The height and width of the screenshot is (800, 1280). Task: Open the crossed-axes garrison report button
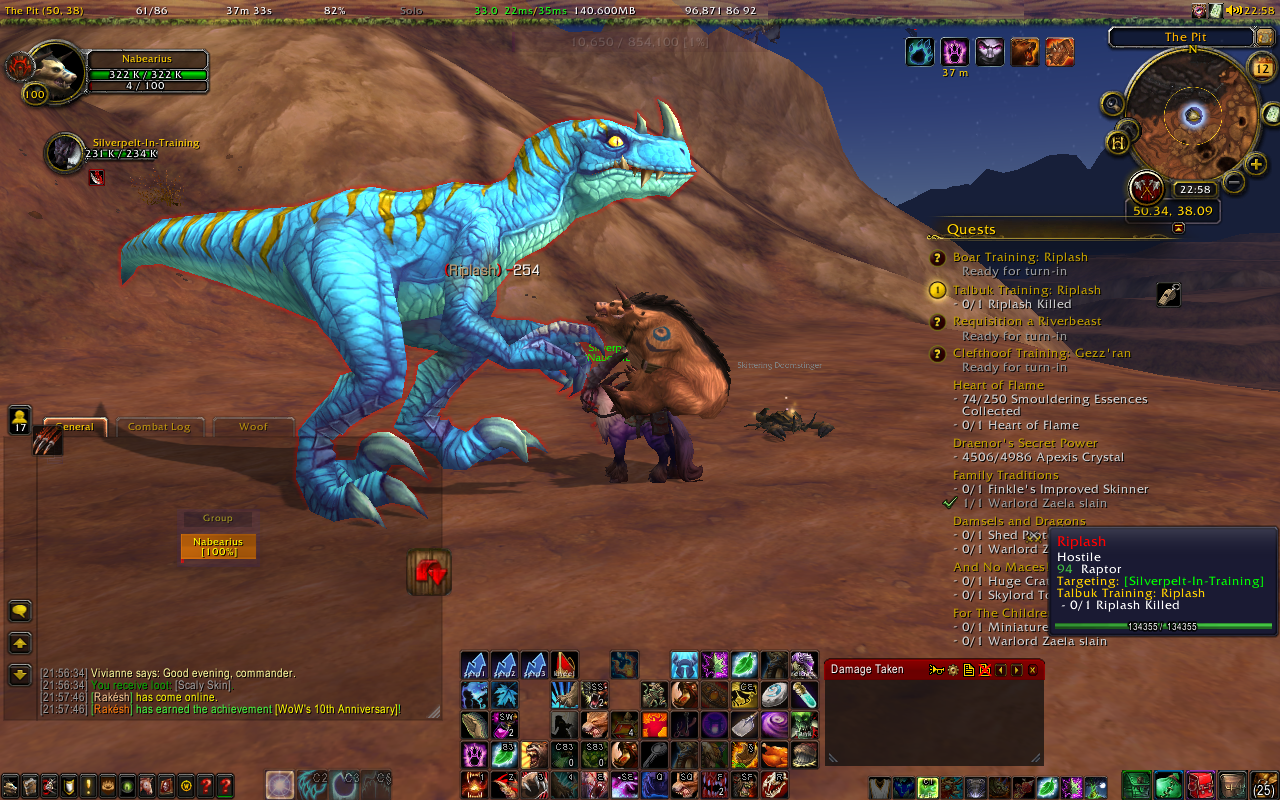tap(1146, 188)
